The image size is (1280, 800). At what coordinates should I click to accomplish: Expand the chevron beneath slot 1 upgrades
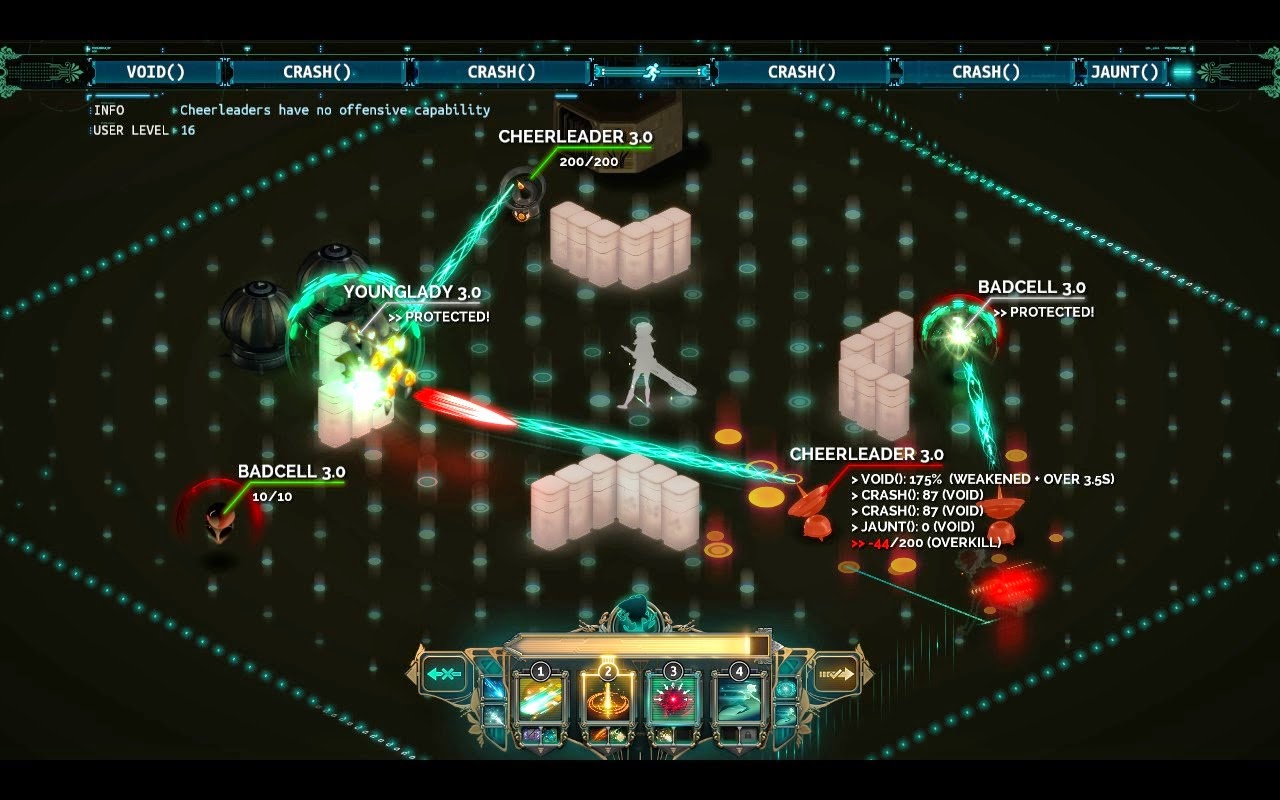point(540,749)
